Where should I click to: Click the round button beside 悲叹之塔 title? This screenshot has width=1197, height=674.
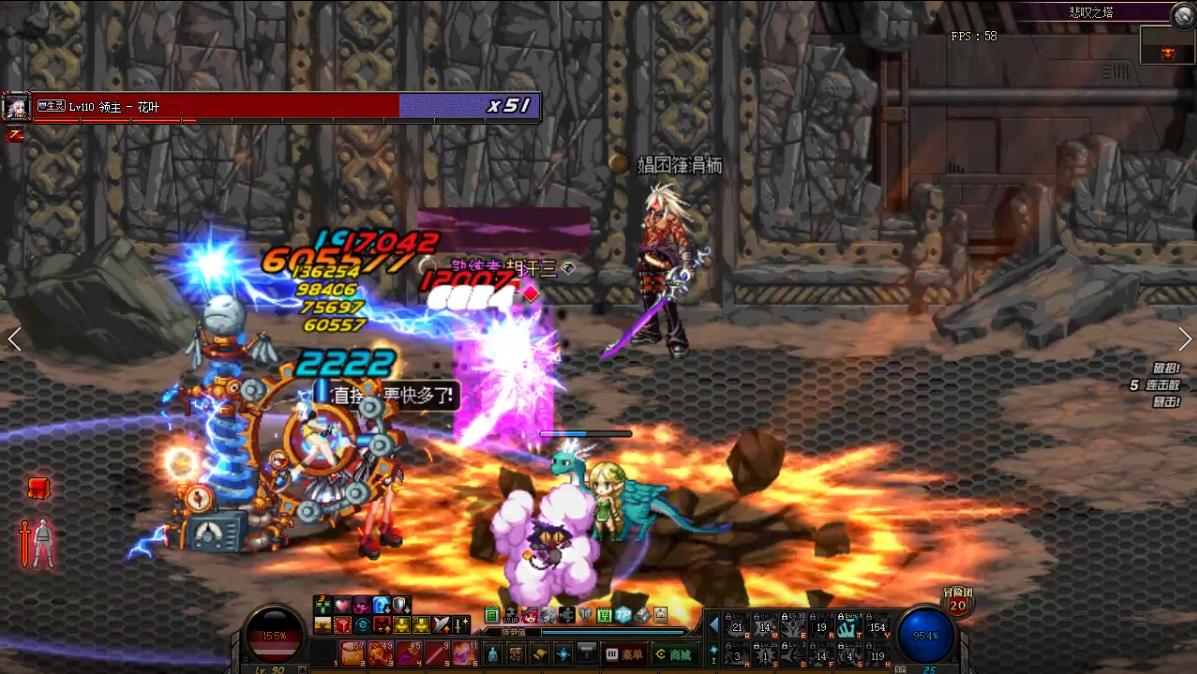[x=1183, y=13]
